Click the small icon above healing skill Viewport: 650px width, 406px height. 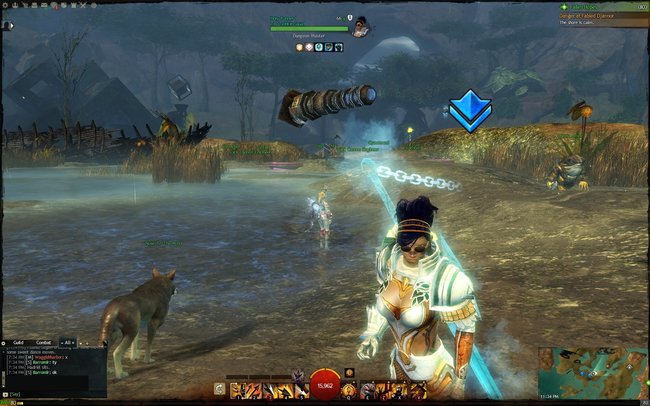coord(348,373)
